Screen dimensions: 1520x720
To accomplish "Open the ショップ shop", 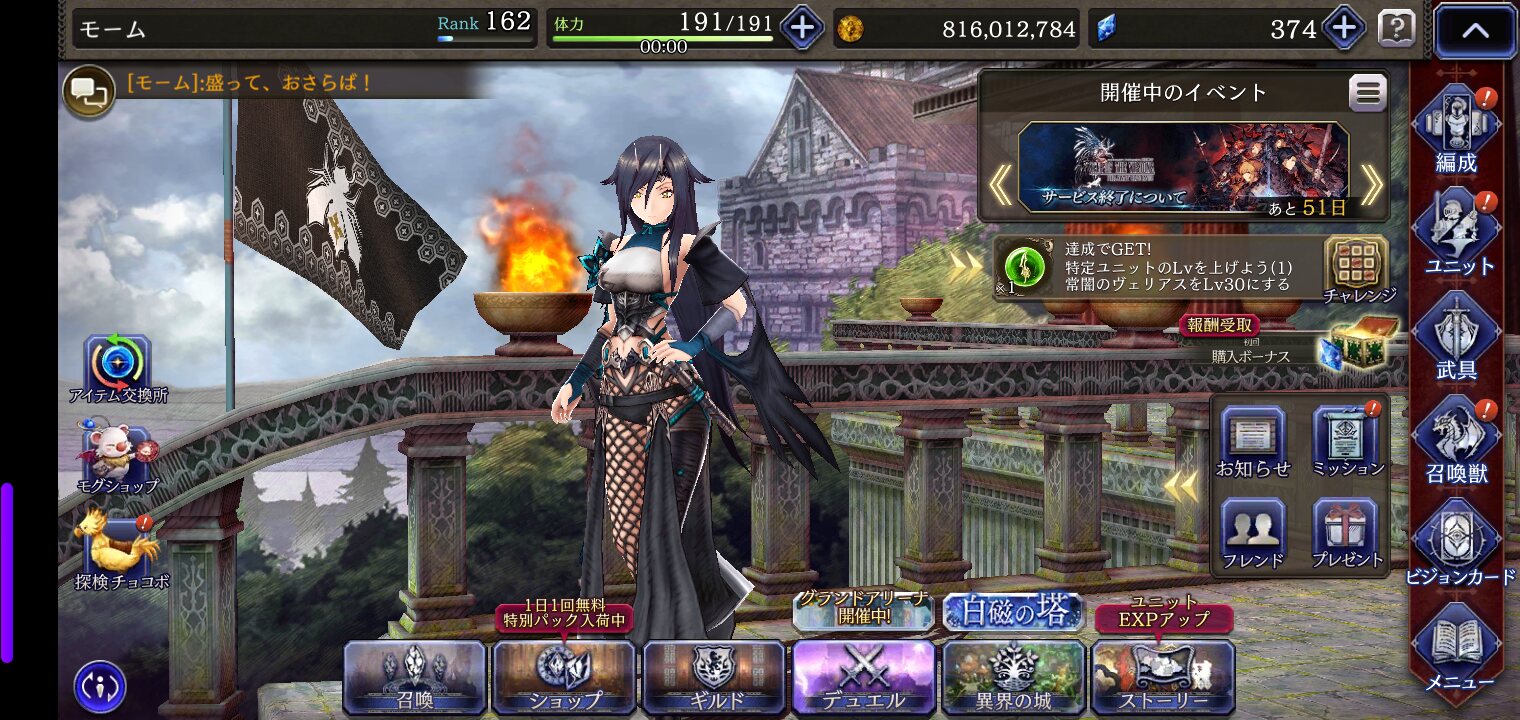I will coord(564,678).
